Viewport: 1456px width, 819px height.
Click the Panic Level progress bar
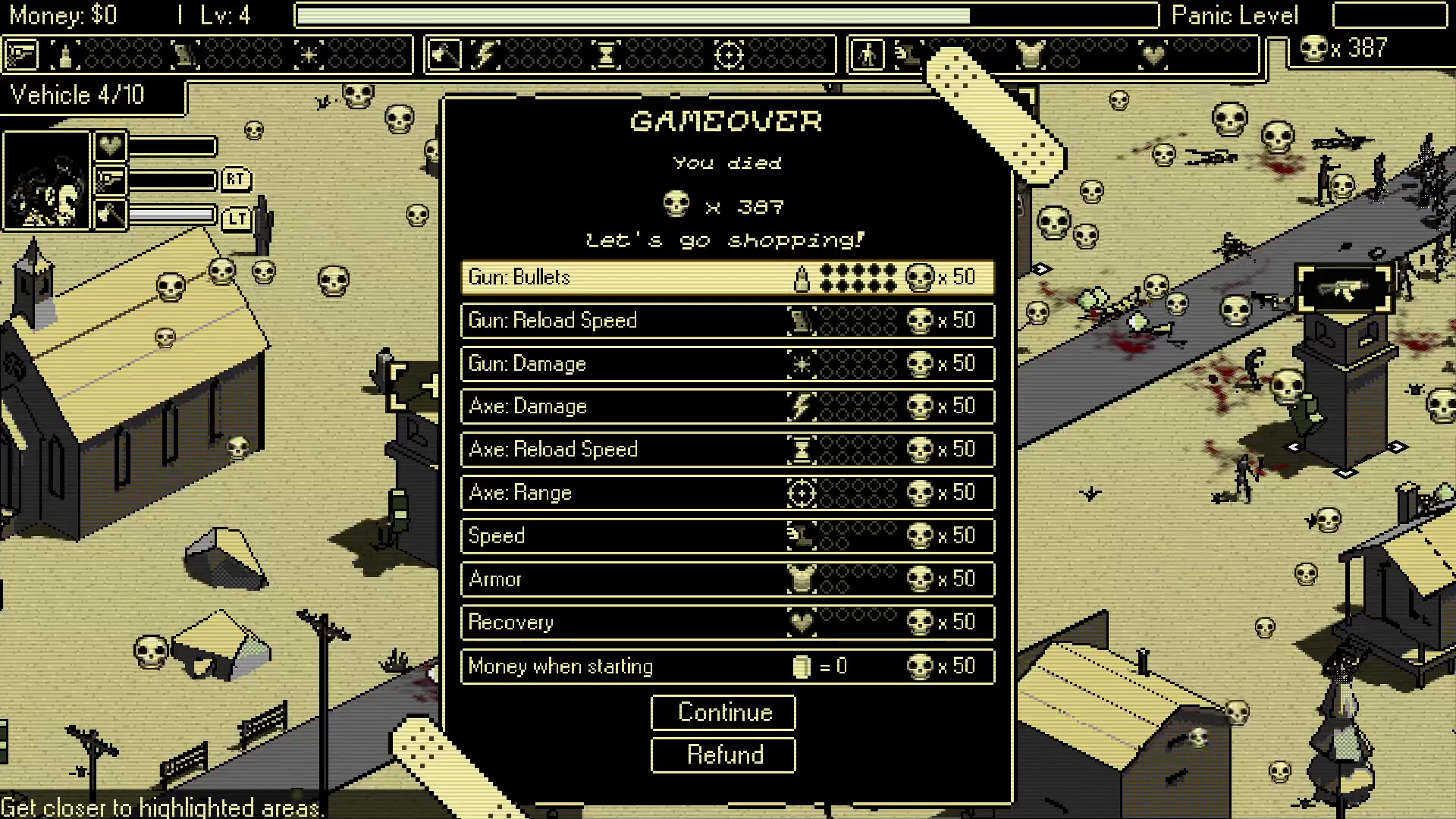(x=1390, y=15)
